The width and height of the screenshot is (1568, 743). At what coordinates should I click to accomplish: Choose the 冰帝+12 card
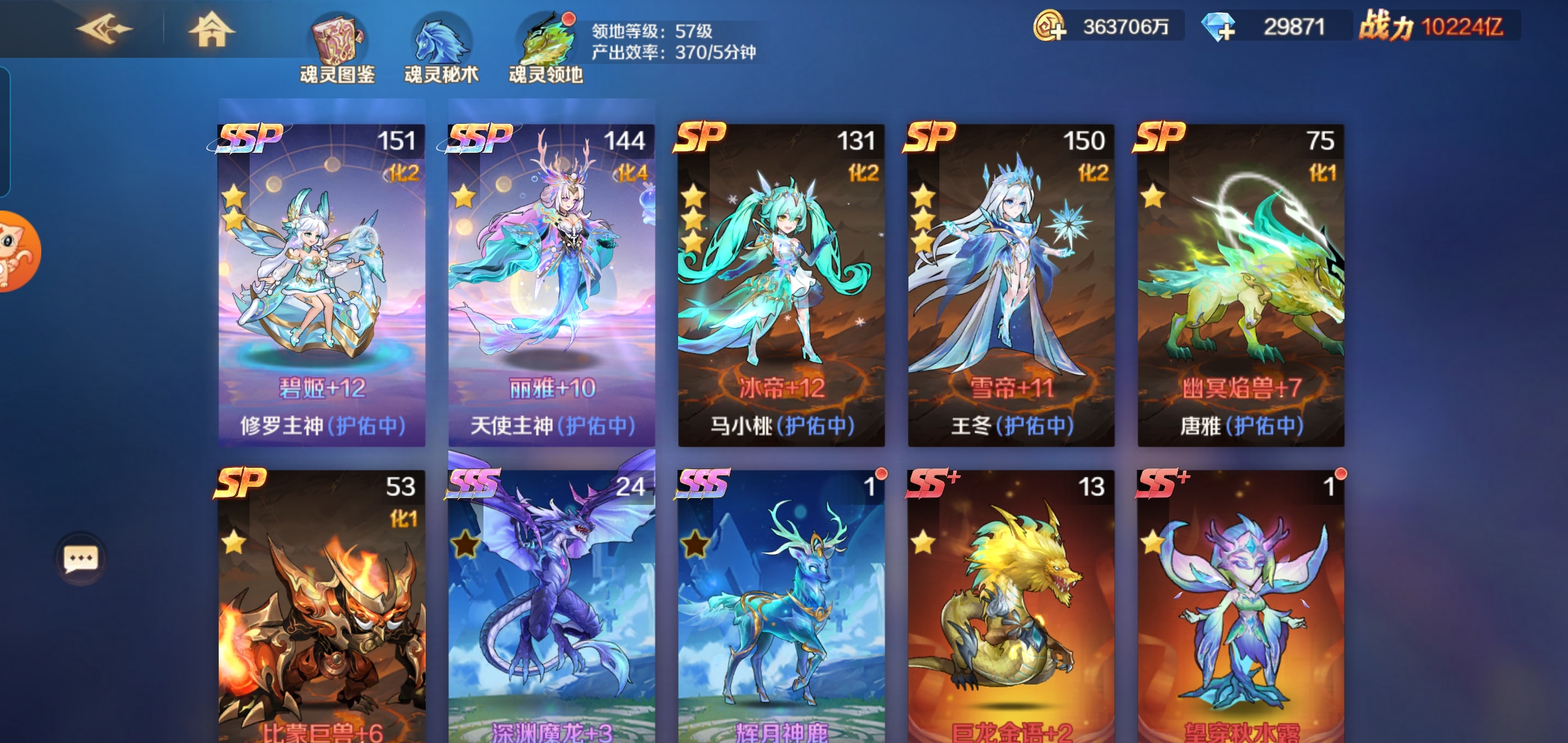[781, 285]
